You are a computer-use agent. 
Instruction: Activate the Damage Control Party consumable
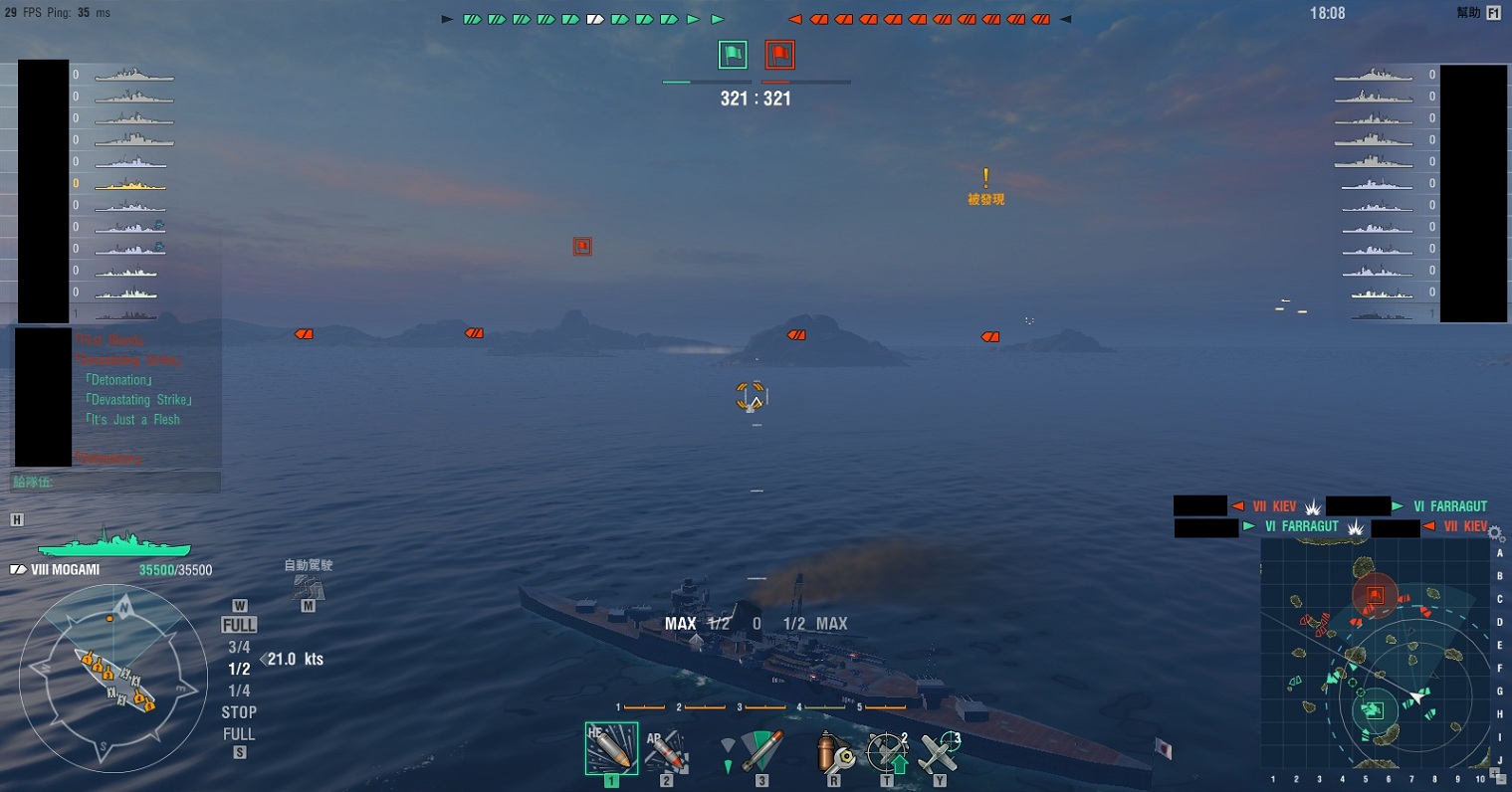[834, 752]
